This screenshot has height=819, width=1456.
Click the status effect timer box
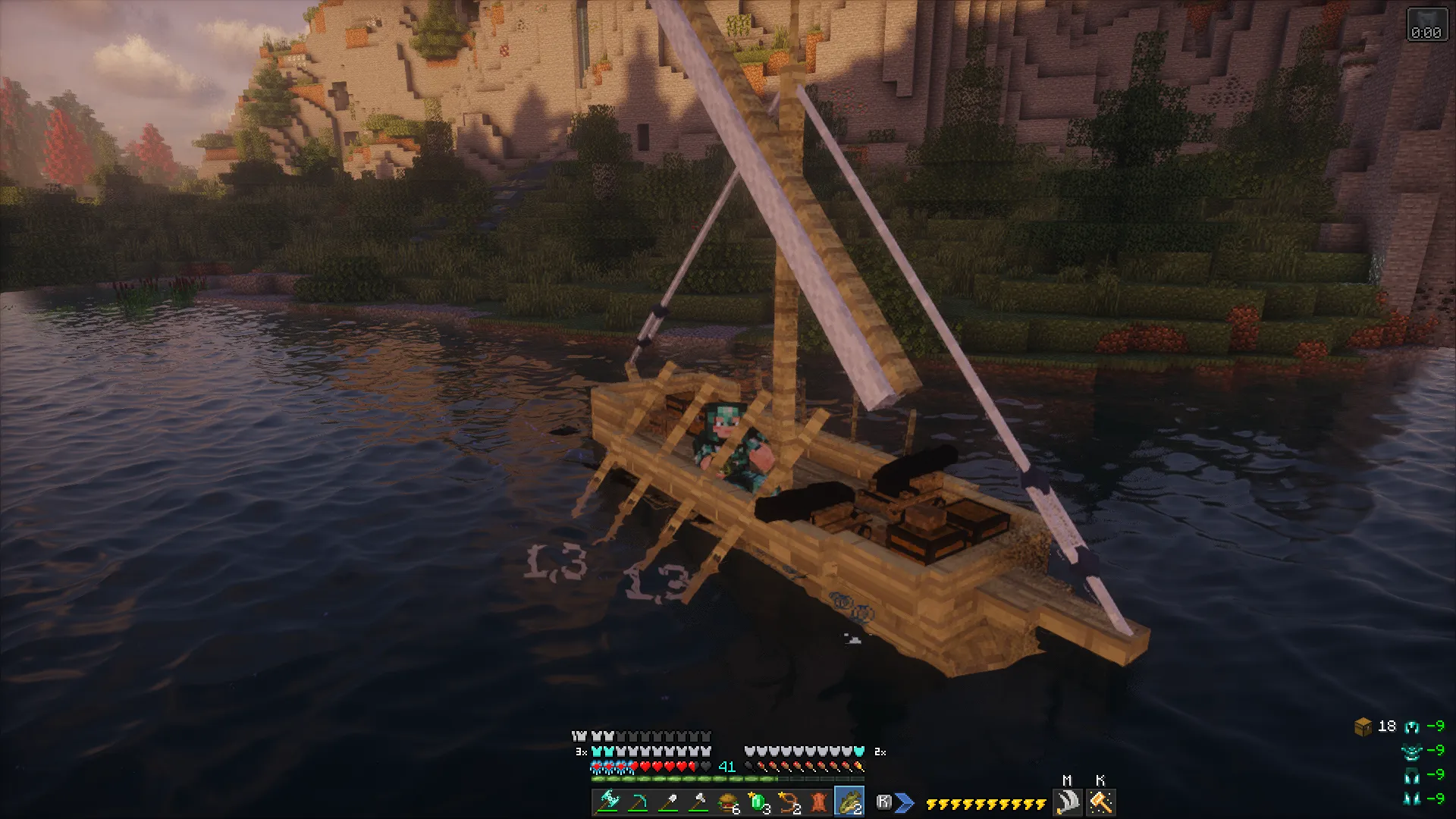(1426, 24)
